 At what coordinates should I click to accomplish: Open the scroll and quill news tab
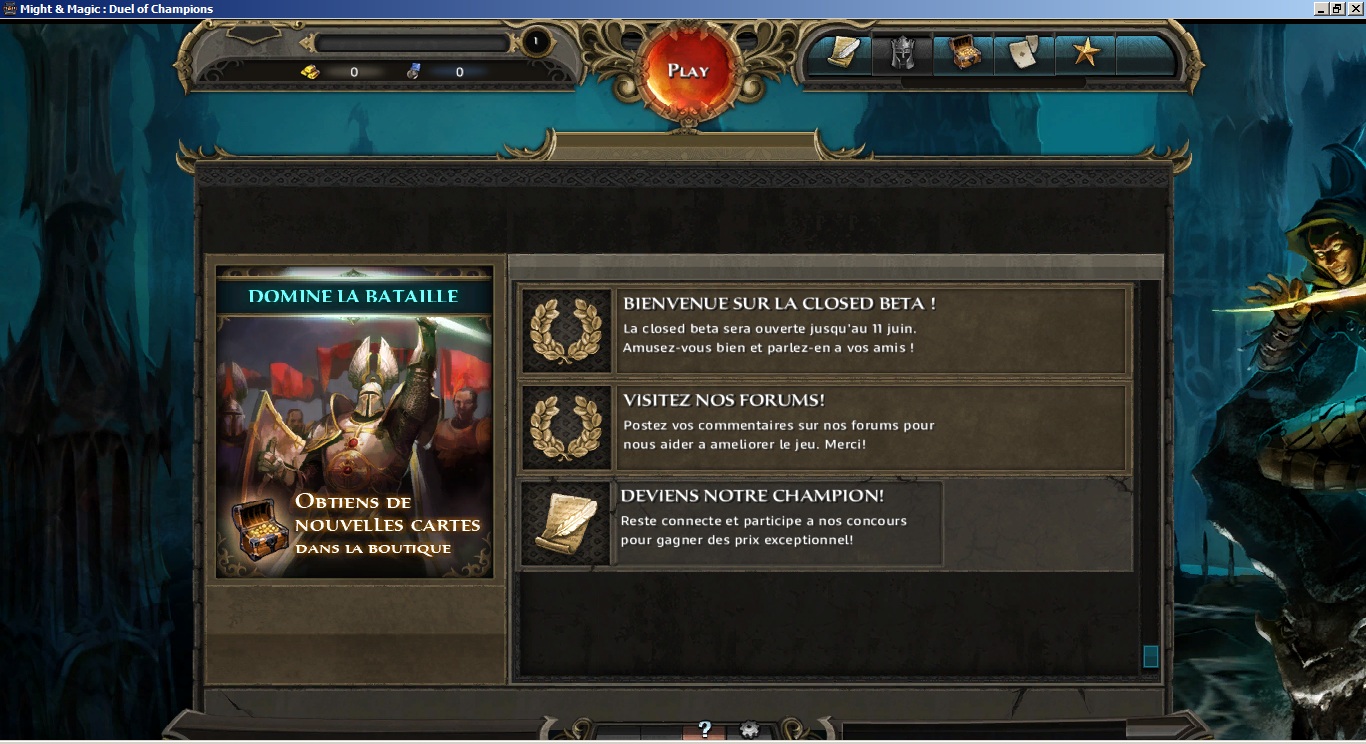pos(842,53)
